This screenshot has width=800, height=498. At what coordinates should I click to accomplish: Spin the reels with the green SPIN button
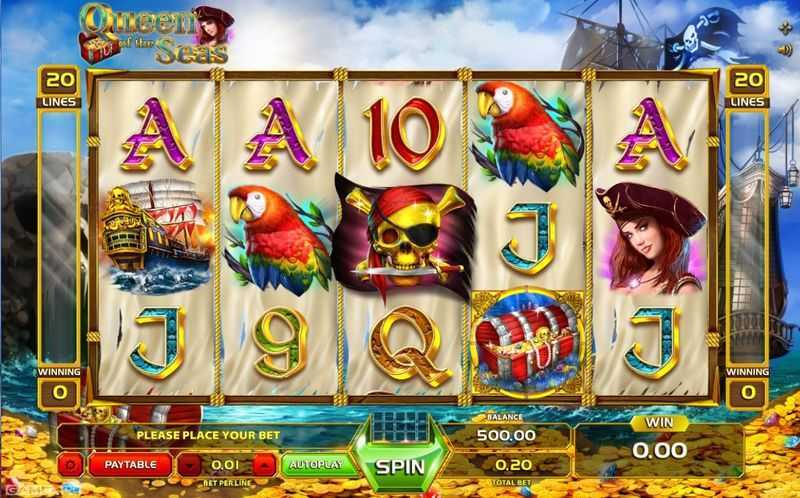point(399,465)
